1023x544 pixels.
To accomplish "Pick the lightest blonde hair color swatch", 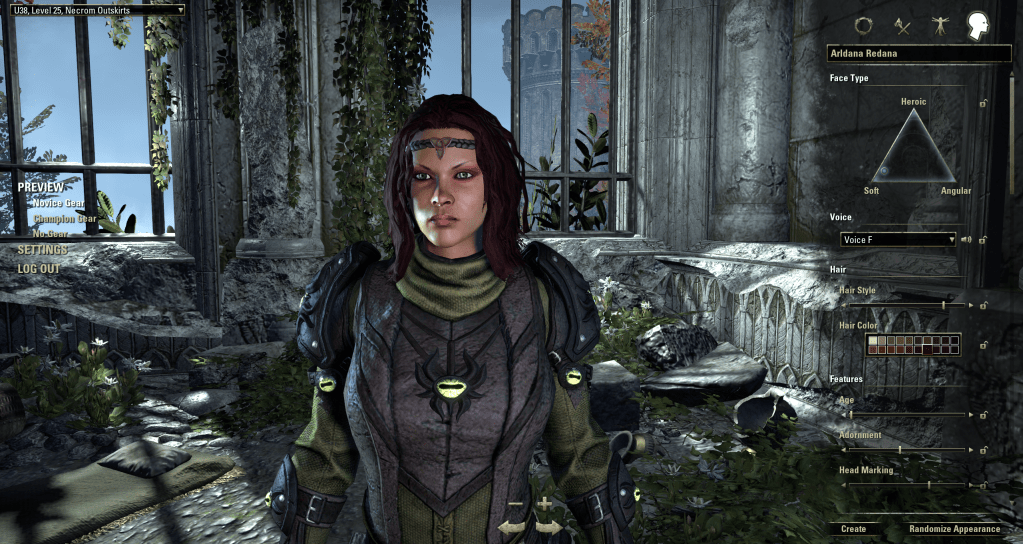I will 872,340.
